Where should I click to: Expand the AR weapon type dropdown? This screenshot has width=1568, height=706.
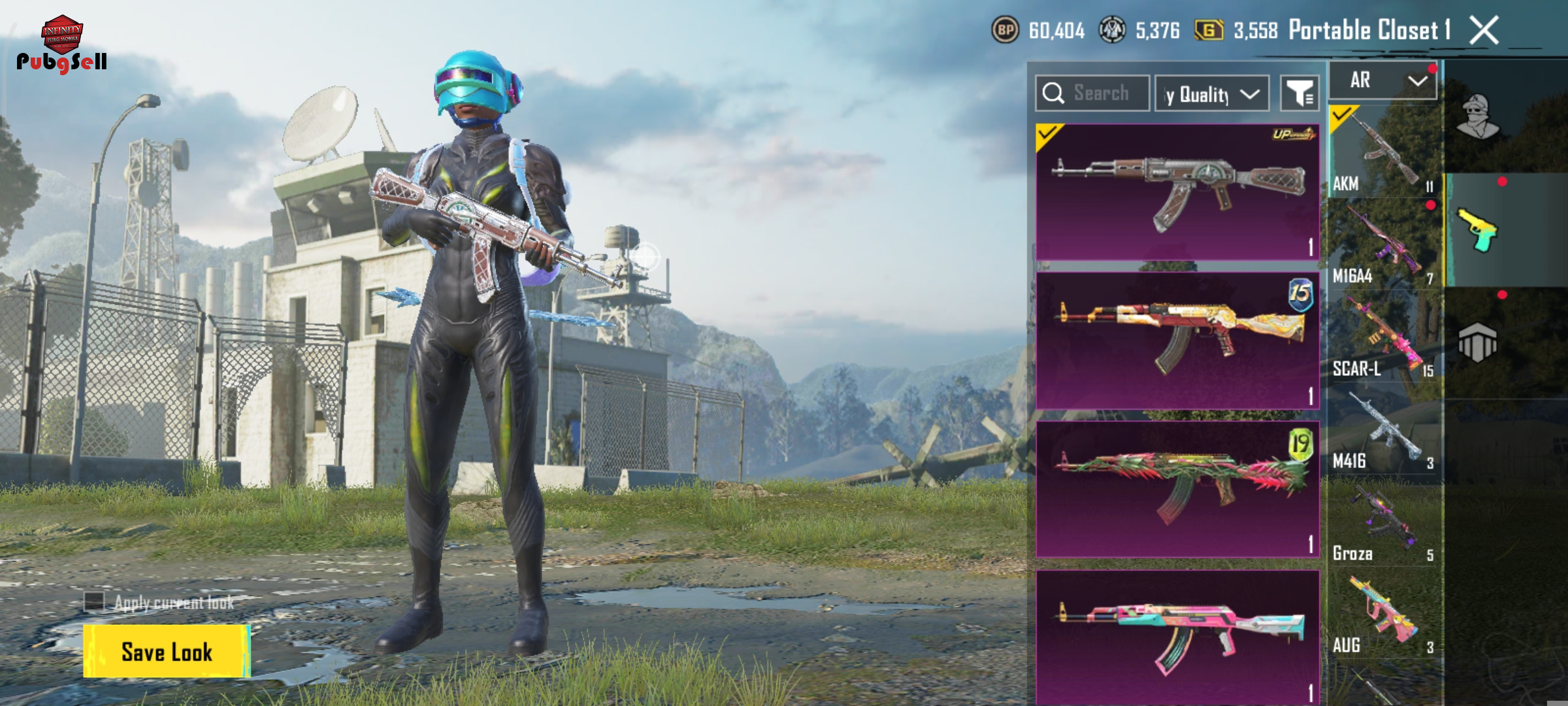[1384, 81]
